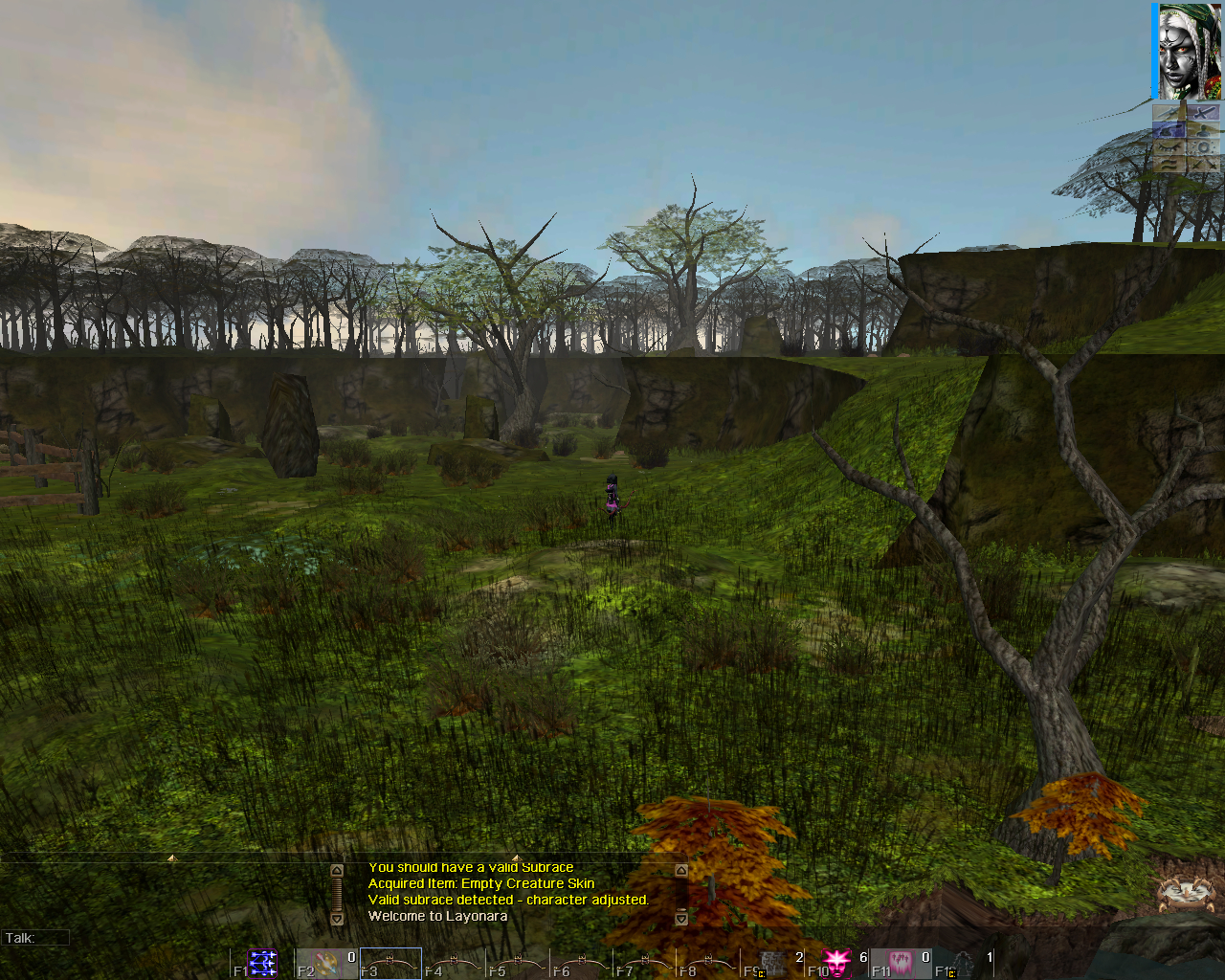
Task: Activate the summon figure in slot F12
Action: coord(965,965)
